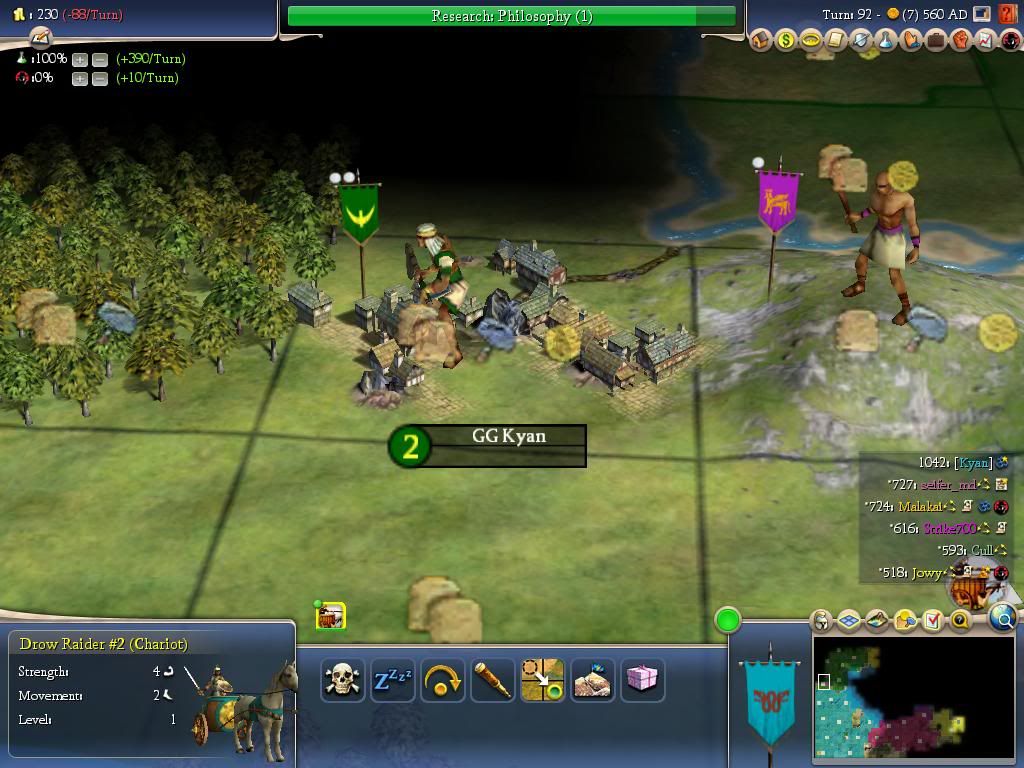This screenshot has height=768, width=1024.
Task: Toggle the globe view magnifier button
Action: 1003,619
